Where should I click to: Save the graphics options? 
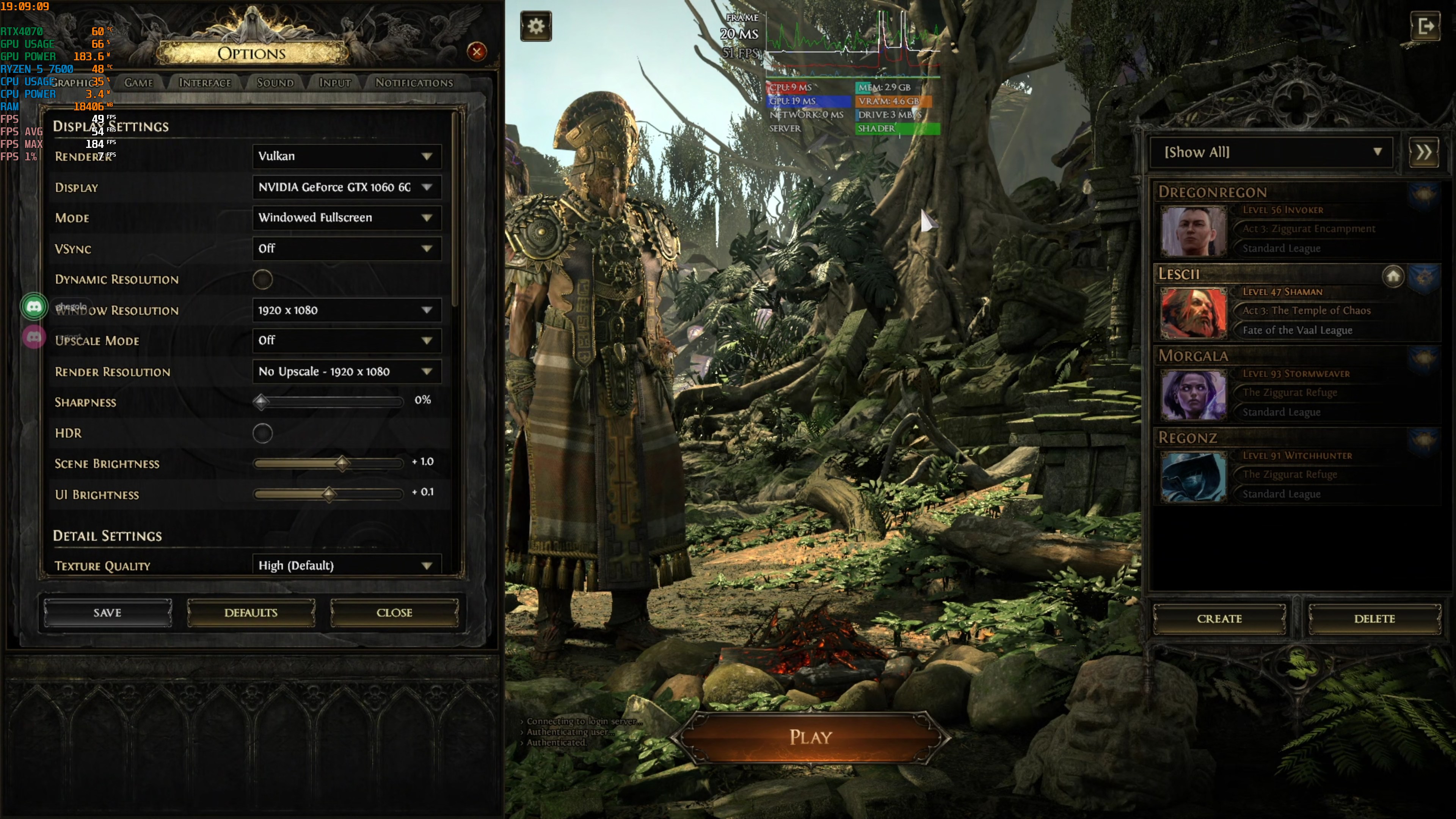click(107, 613)
